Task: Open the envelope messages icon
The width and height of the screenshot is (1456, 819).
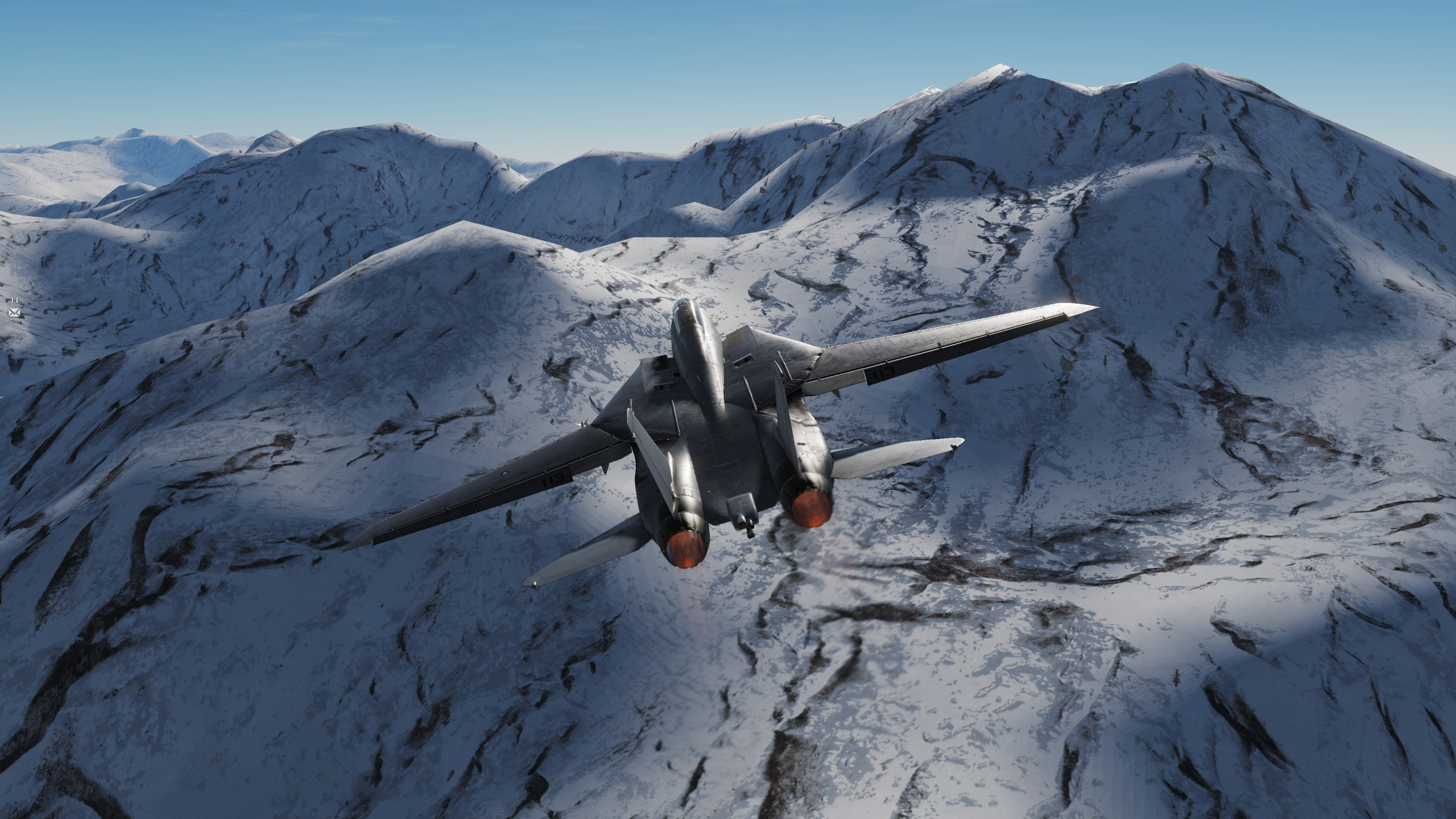Action: pos(14,312)
